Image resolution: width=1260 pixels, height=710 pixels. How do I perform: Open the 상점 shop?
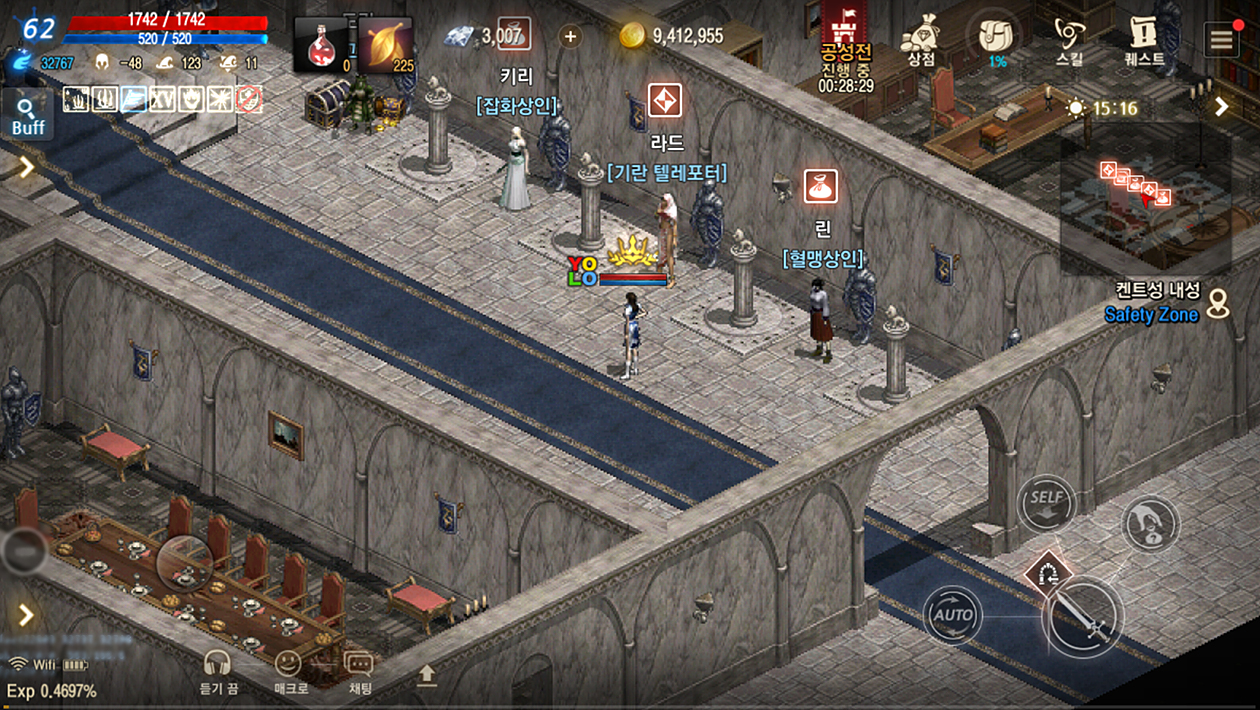921,38
